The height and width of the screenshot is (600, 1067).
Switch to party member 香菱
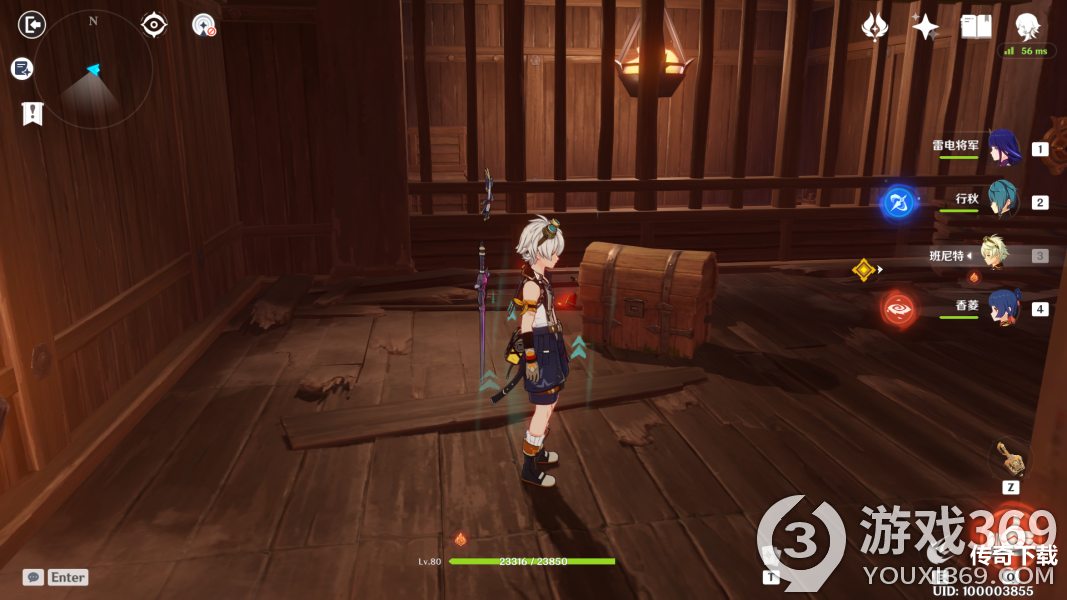(x=1003, y=308)
